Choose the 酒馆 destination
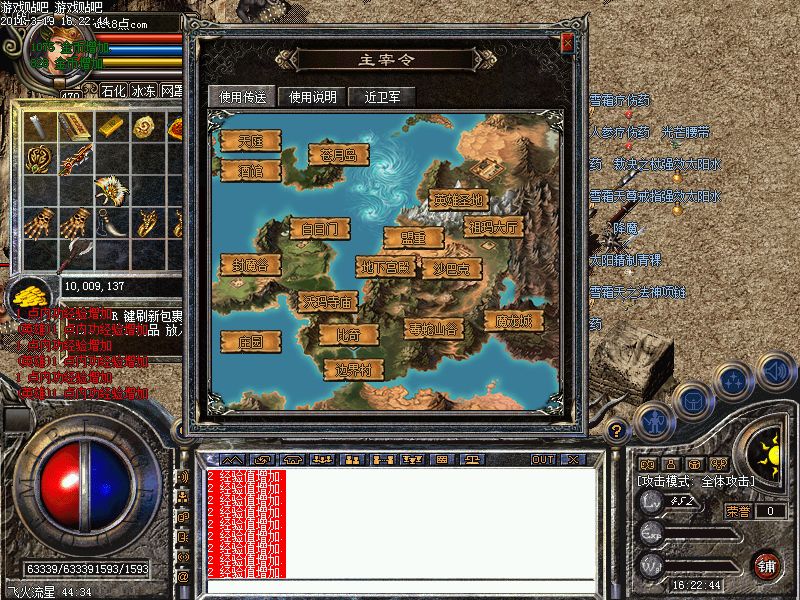 click(x=250, y=171)
